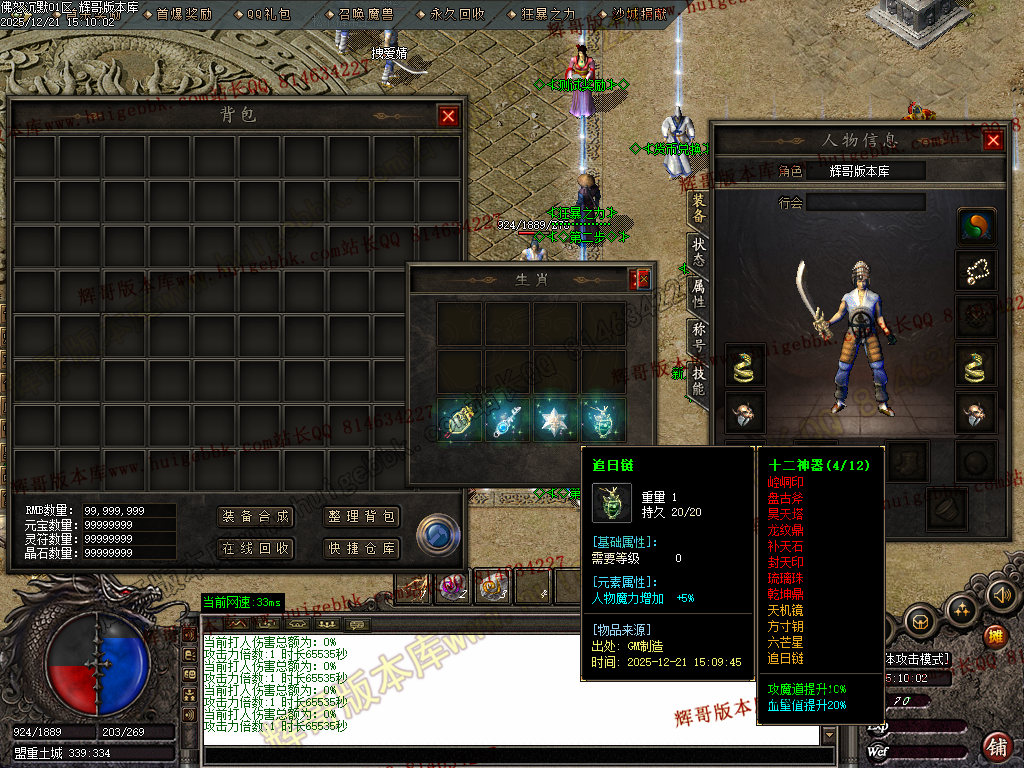Open 永久回收 permanent recycling menu
This screenshot has height=768, width=1024.
pyautogui.click(x=457, y=14)
